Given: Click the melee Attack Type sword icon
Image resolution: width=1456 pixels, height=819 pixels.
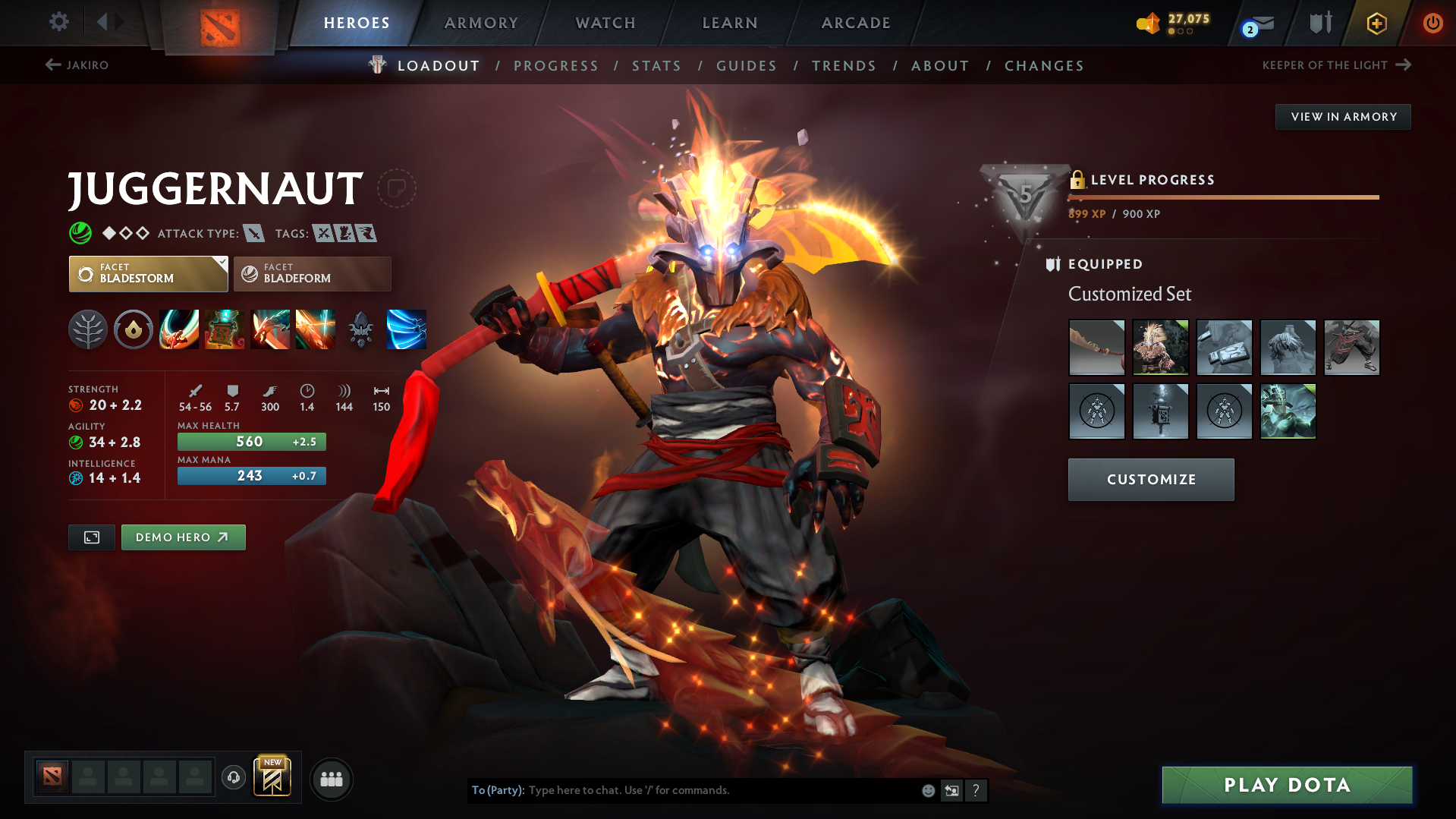Looking at the screenshot, I should 253,233.
